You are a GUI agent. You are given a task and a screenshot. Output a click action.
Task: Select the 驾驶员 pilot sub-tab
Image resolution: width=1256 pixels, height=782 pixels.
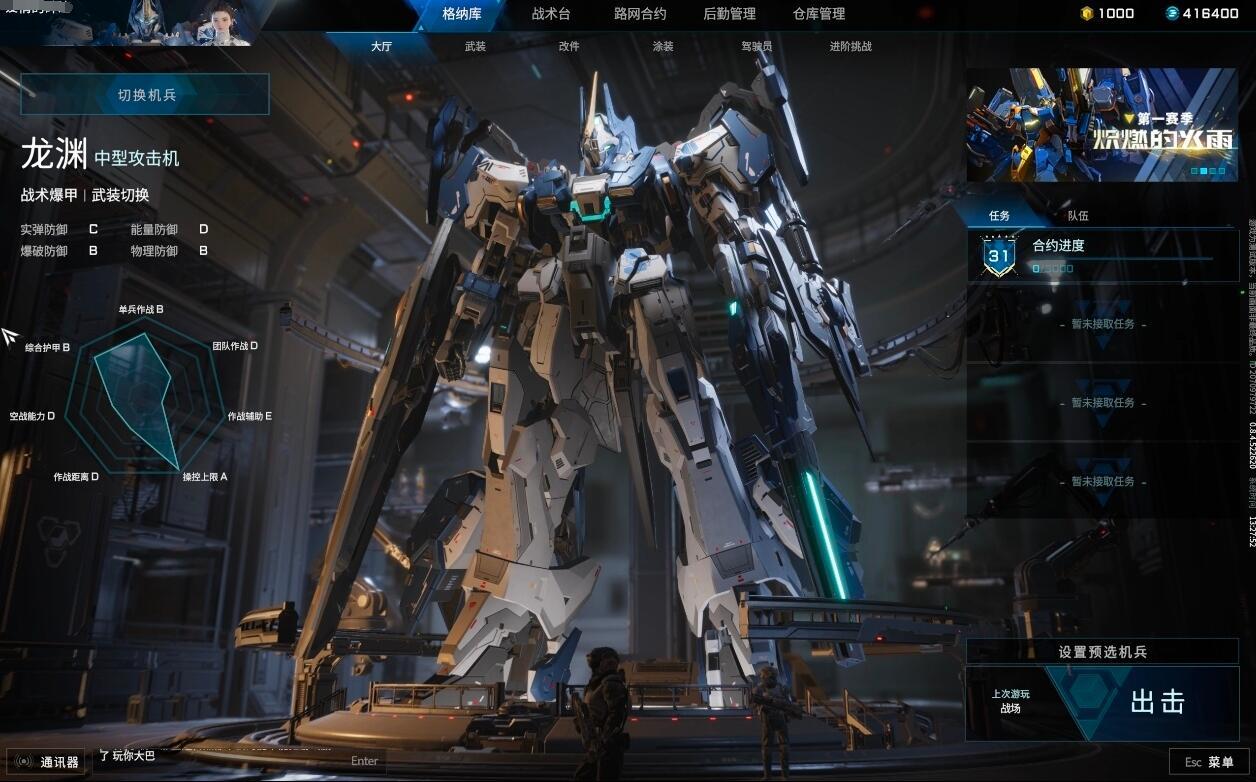pyautogui.click(x=756, y=46)
